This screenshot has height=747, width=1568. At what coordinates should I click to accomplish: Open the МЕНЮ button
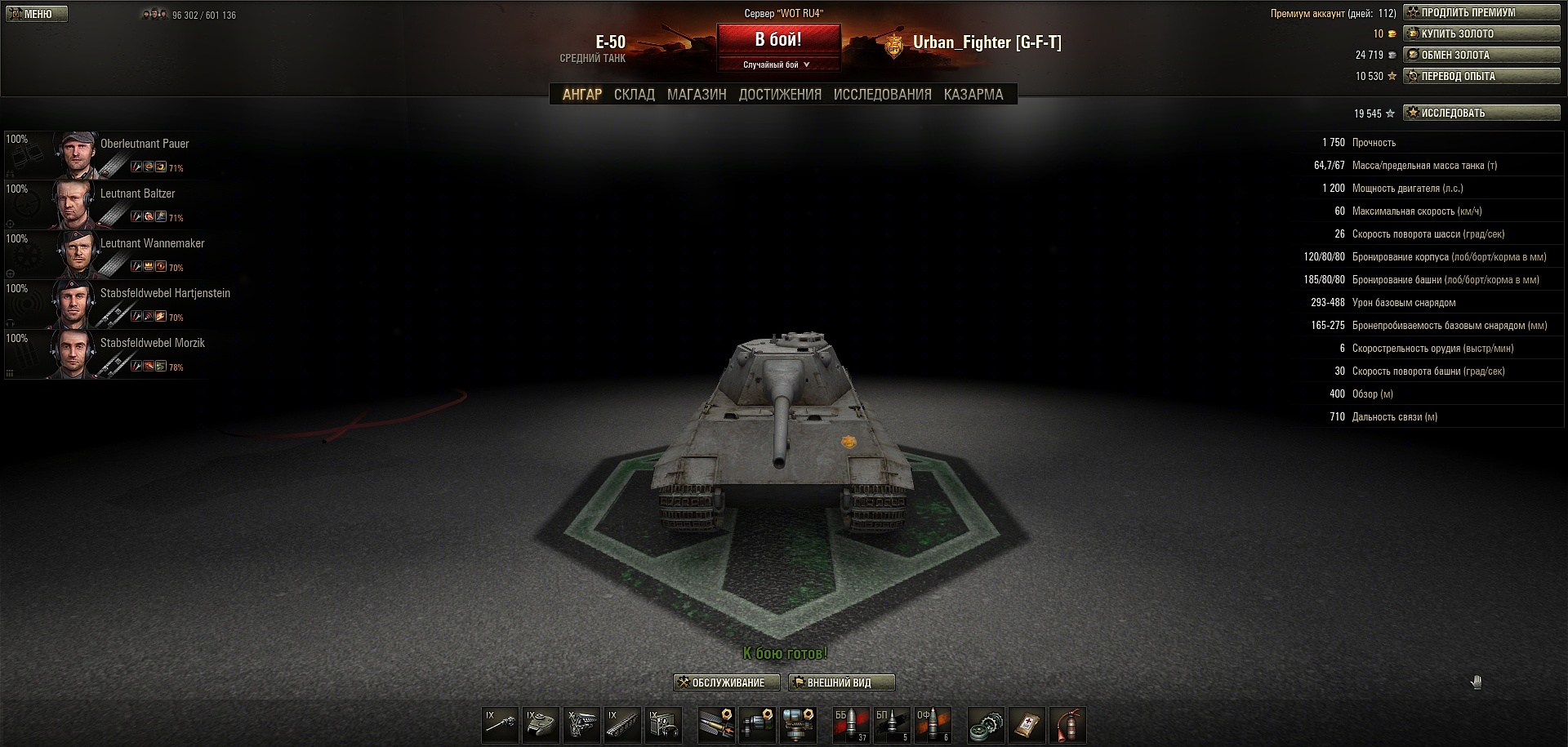37,14
